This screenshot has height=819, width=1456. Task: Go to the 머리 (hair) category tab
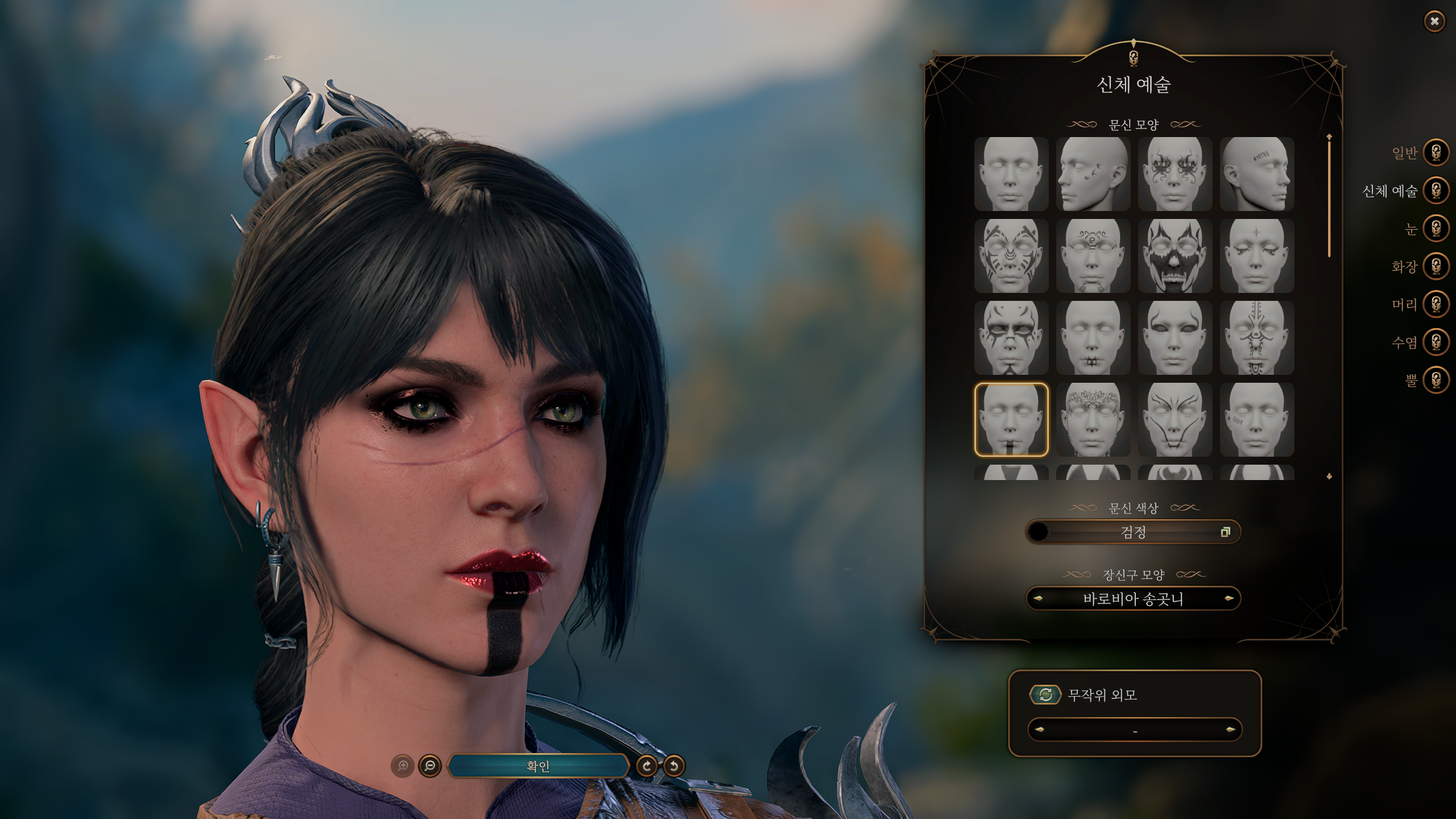[1436, 304]
